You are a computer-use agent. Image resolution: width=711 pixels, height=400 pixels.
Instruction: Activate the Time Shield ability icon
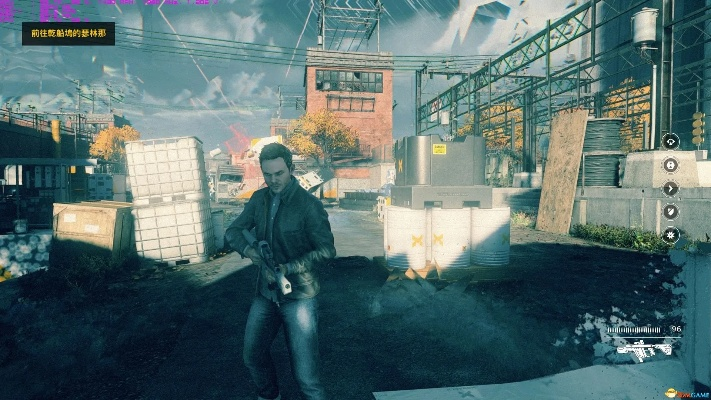[671, 211]
